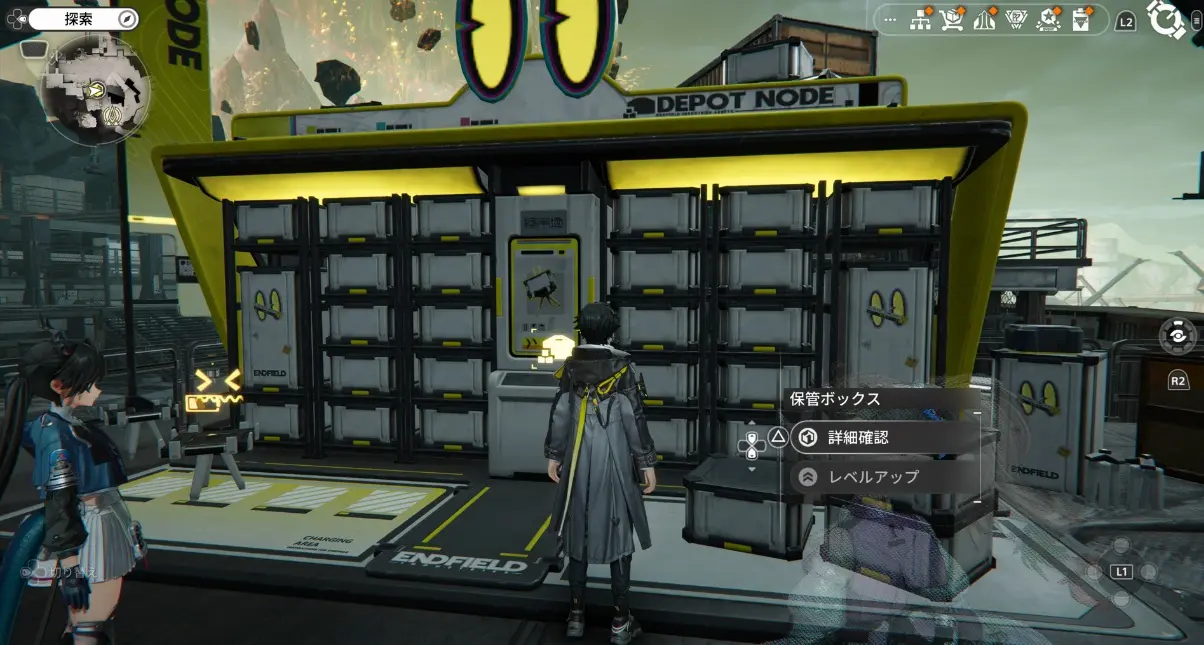Open the large ring-shaped main menu icon
Image resolution: width=1204 pixels, height=645 pixels.
coord(1166,19)
